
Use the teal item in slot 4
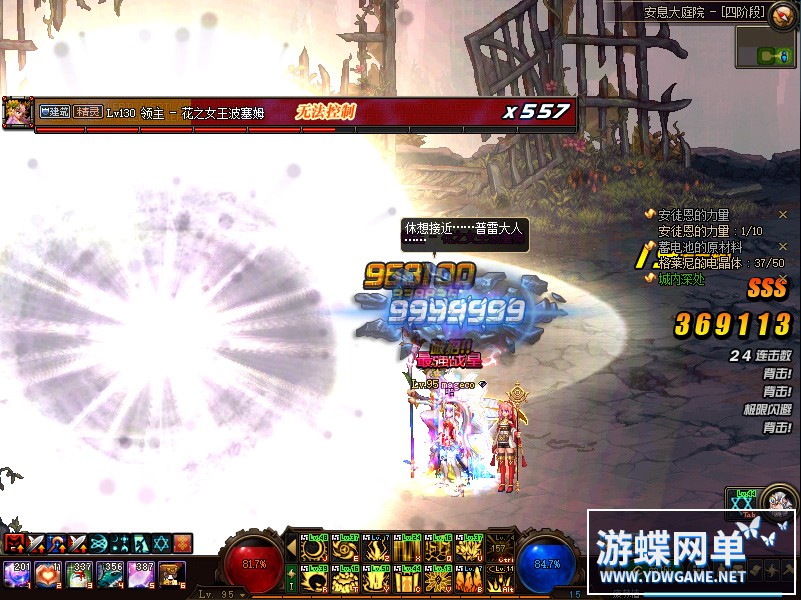pos(112,574)
